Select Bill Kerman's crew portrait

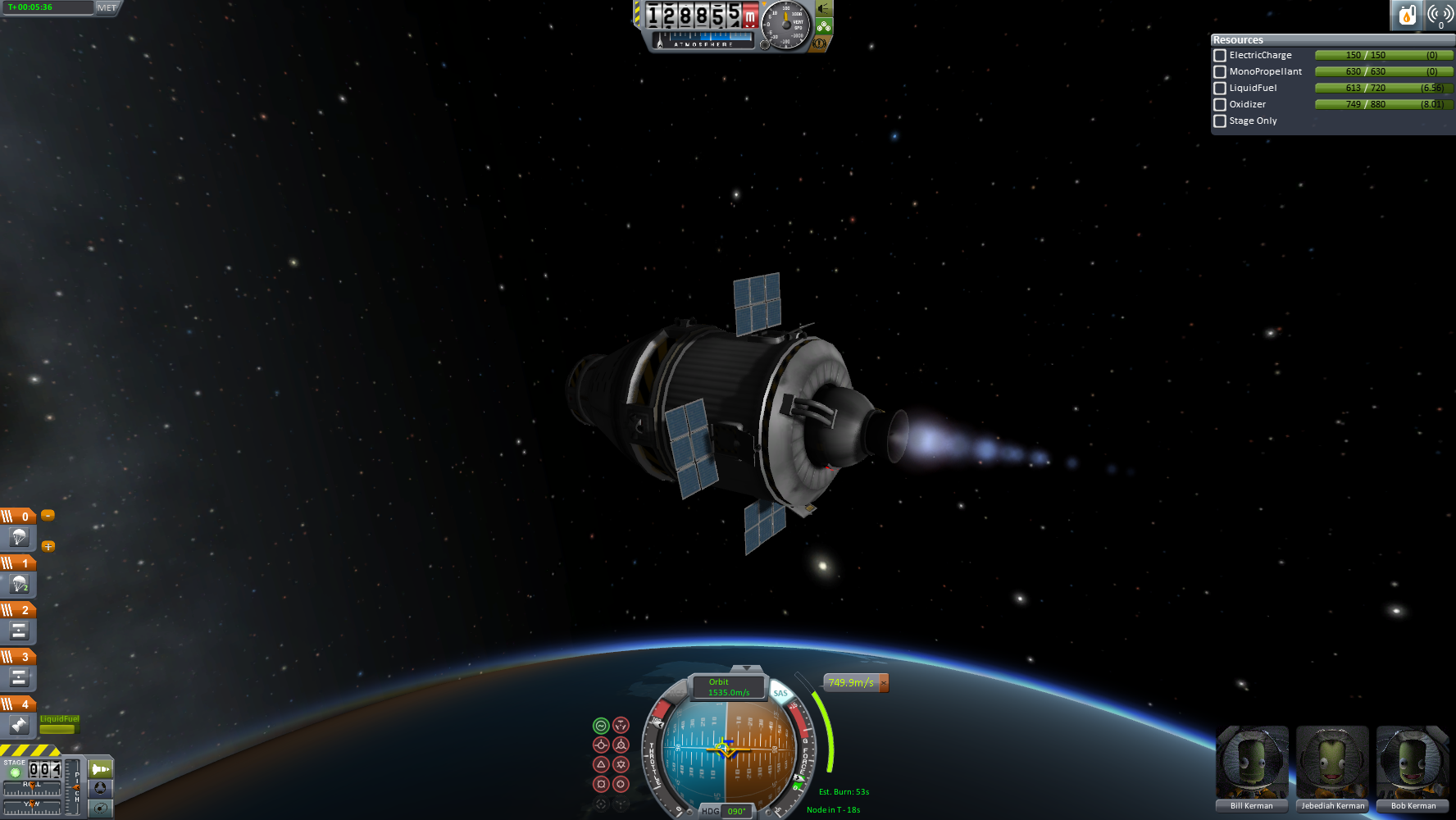1252,763
